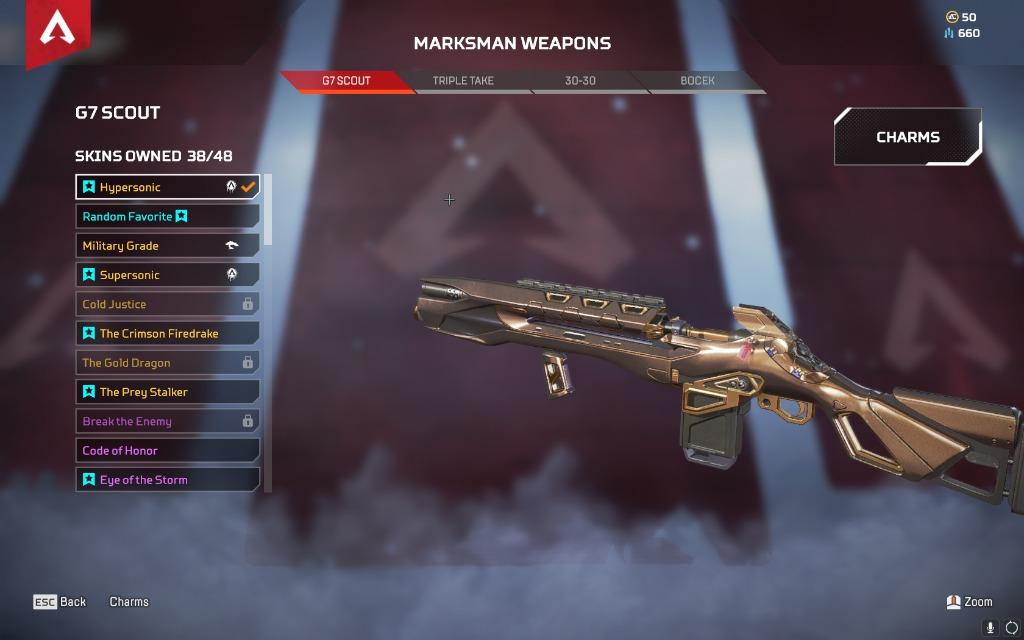Screen dimensions: 1024x640
Task: Toggle the microphone icon
Action: pyautogui.click(x=991, y=627)
